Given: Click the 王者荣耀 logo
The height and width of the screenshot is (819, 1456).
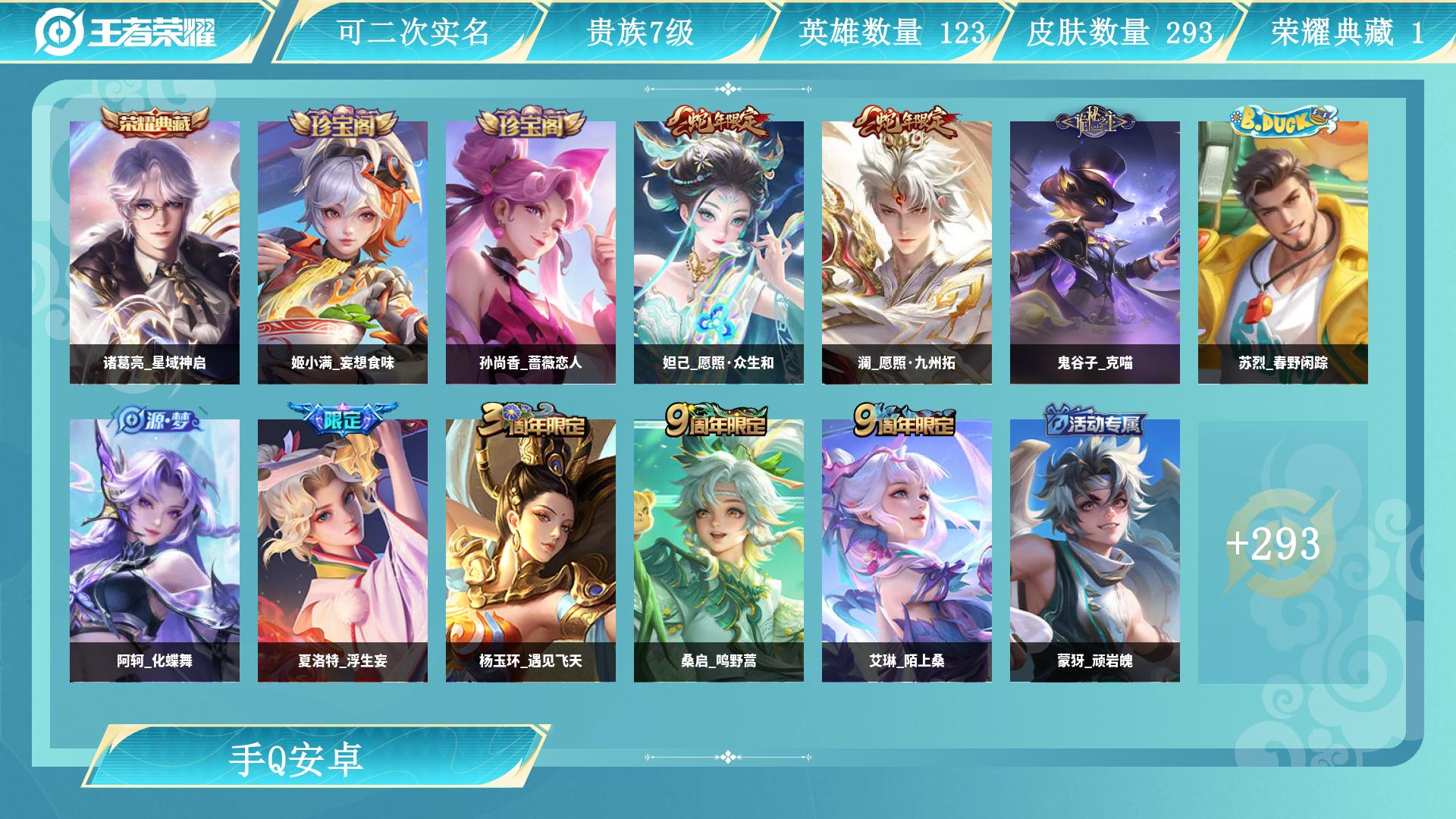Looking at the screenshot, I should [126, 32].
